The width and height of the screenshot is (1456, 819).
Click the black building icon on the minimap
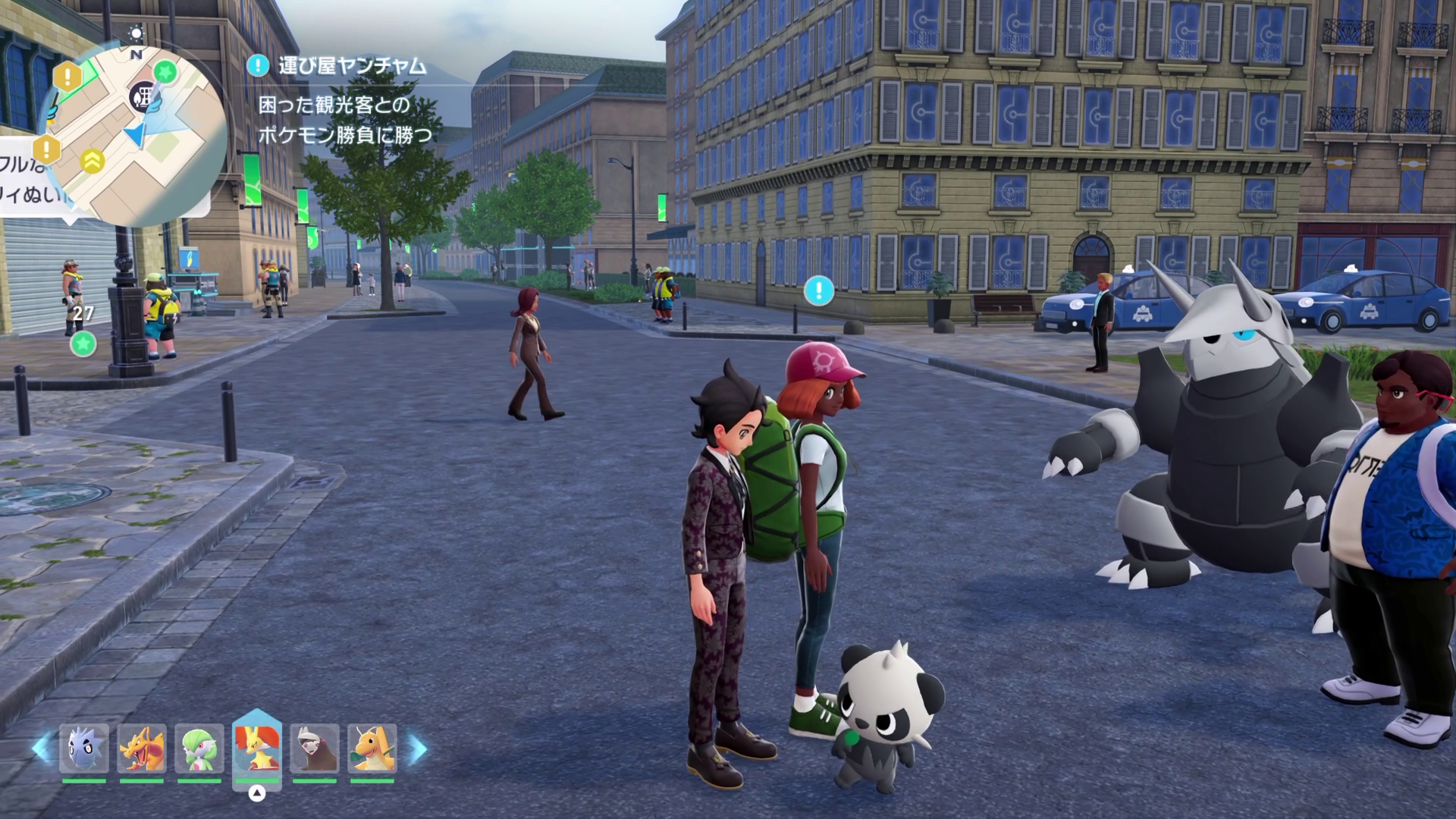point(142,97)
